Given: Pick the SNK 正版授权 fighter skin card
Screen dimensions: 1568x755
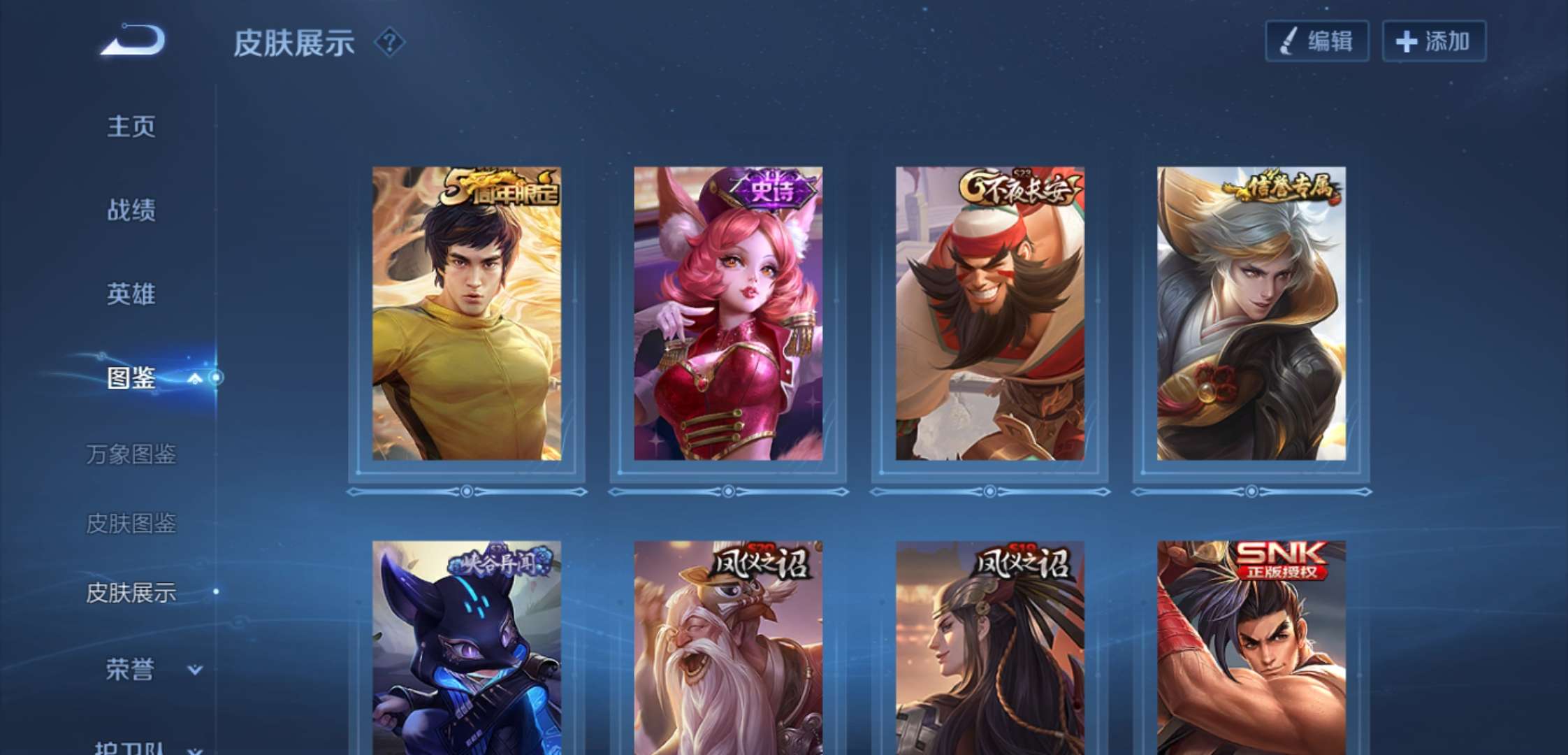Looking at the screenshot, I should (1251, 647).
